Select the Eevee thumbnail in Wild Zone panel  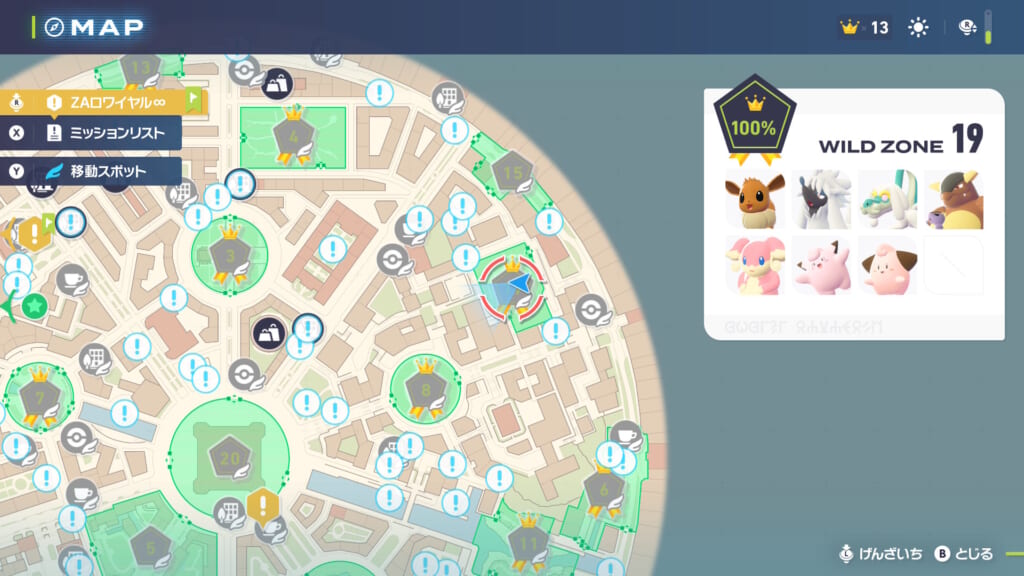755,200
